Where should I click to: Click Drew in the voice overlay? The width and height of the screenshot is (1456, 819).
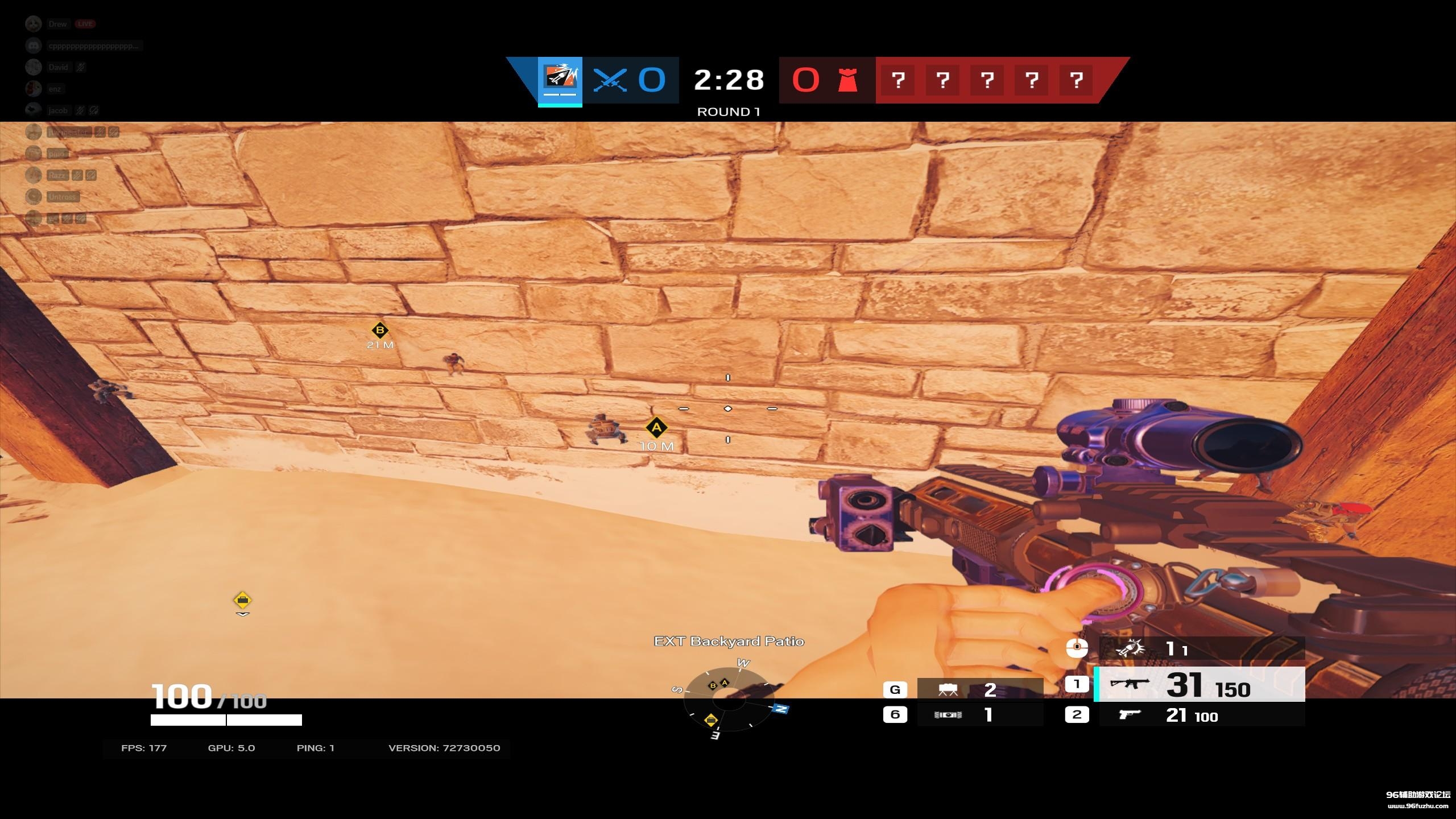click(57, 24)
